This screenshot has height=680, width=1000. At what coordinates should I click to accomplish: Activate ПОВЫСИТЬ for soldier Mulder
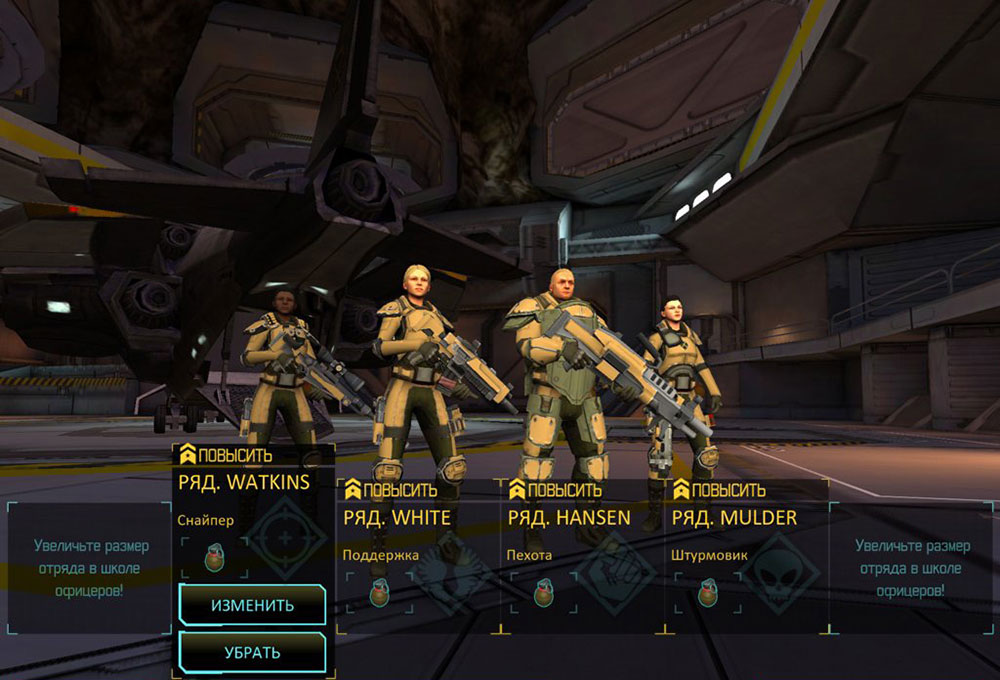pyautogui.click(x=719, y=490)
